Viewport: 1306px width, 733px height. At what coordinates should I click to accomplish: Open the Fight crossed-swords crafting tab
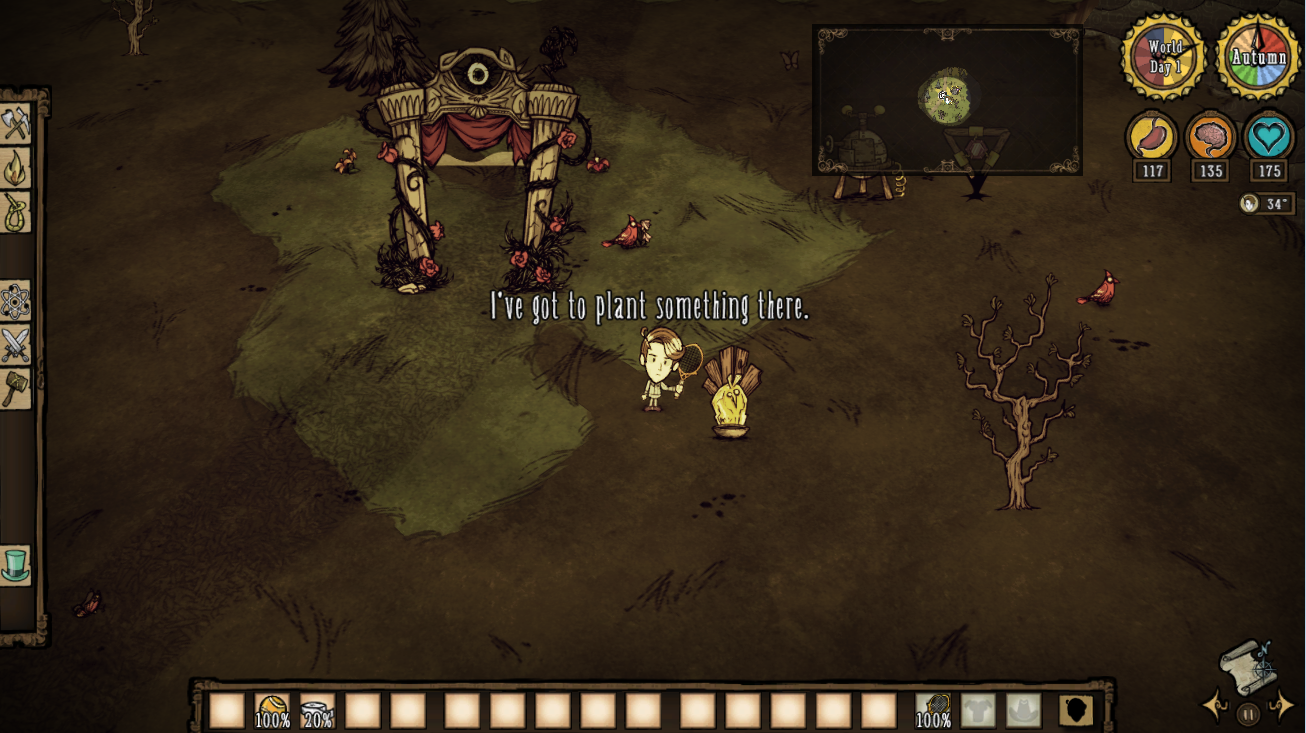(x=16, y=345)
